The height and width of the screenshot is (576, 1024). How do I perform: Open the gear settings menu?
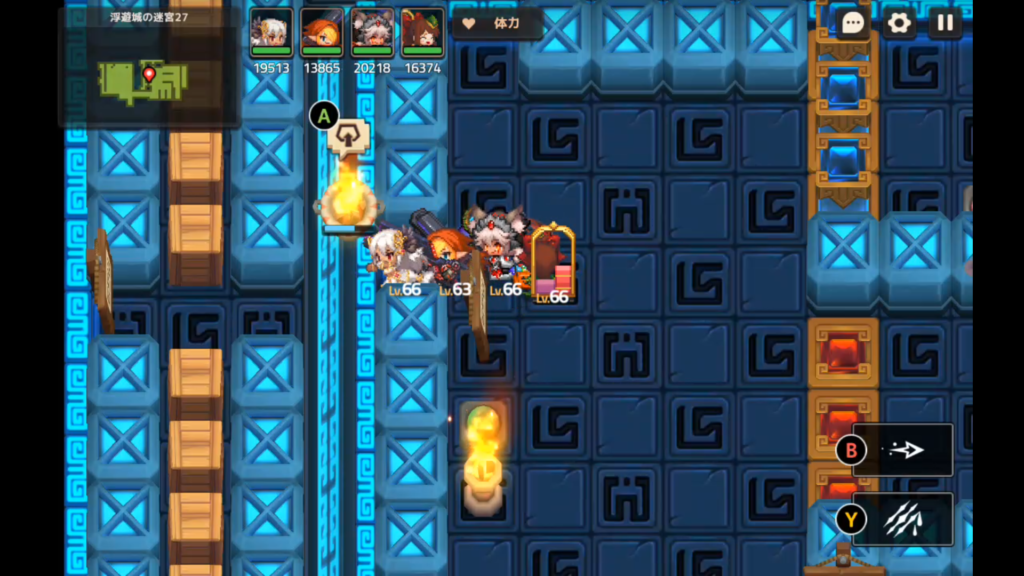click(x=899, y=23)
